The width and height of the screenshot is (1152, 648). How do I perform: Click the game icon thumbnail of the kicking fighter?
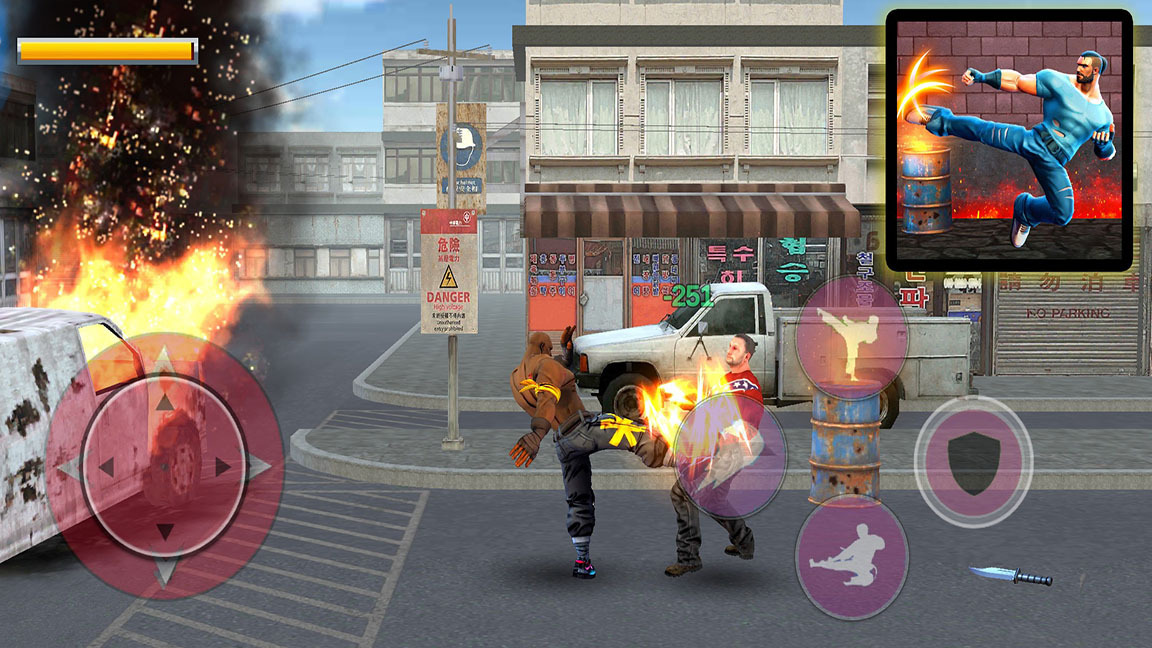(x=1009, y=139)
